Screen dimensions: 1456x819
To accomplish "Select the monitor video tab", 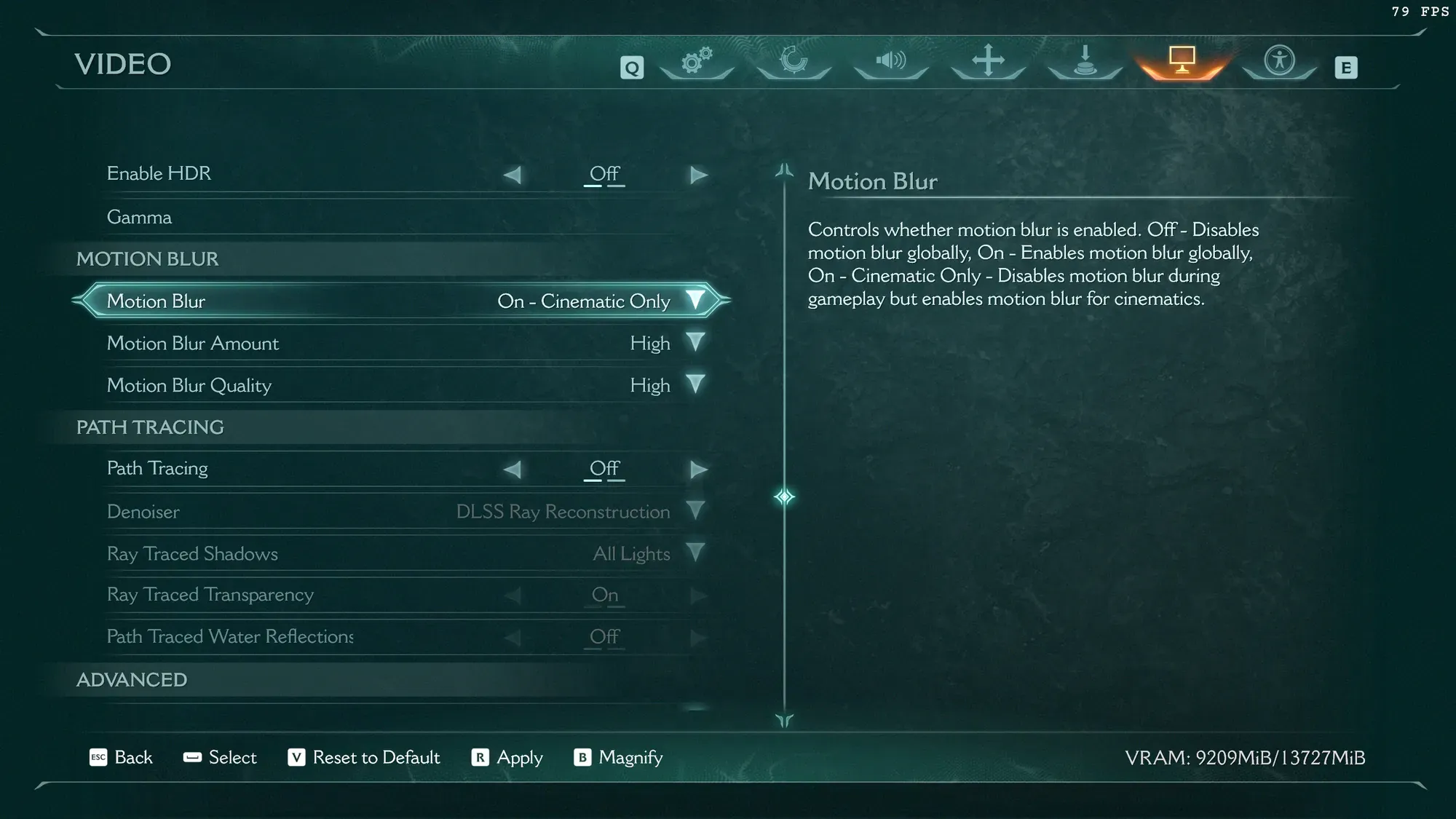I will pos(1182,61).
